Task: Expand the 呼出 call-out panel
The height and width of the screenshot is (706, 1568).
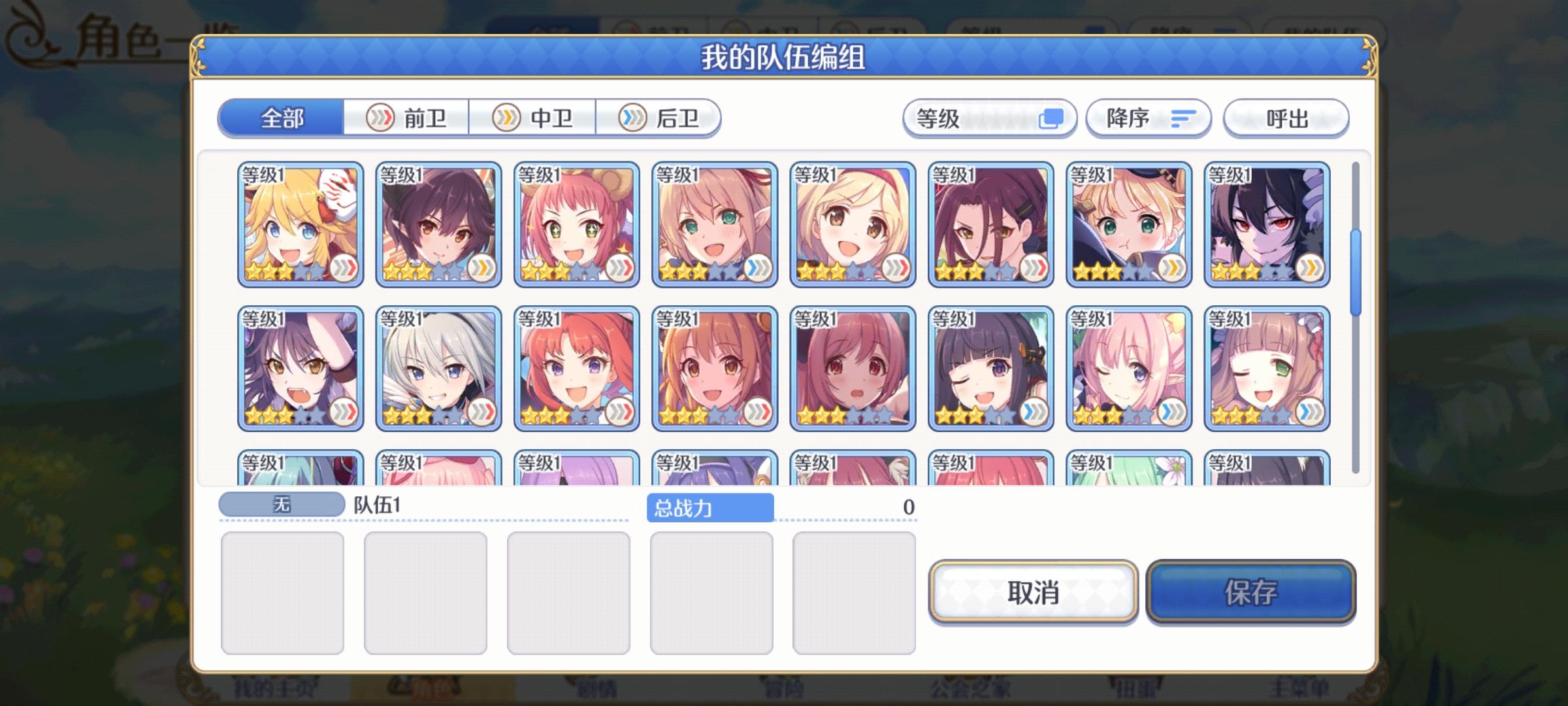Action: click(x=1285, y=118)
